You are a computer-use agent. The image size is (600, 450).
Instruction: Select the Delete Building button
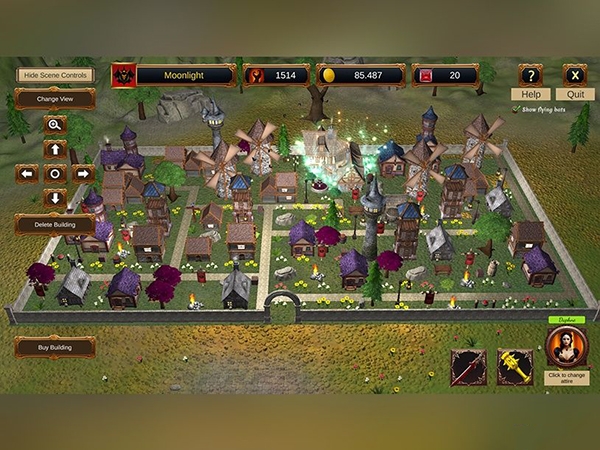click(x=55, y=223)
